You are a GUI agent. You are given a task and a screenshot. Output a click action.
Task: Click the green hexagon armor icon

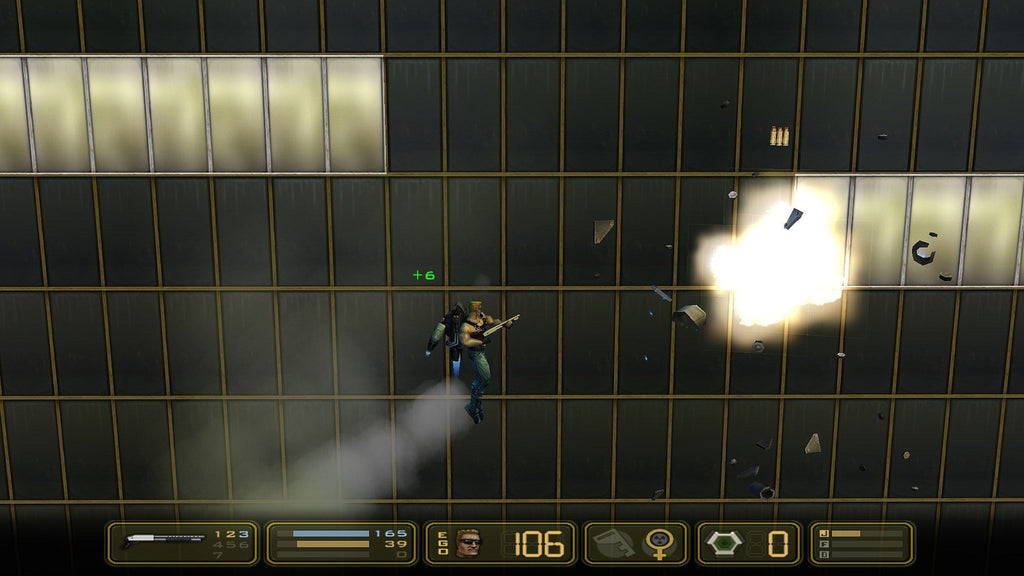[724, 543]
